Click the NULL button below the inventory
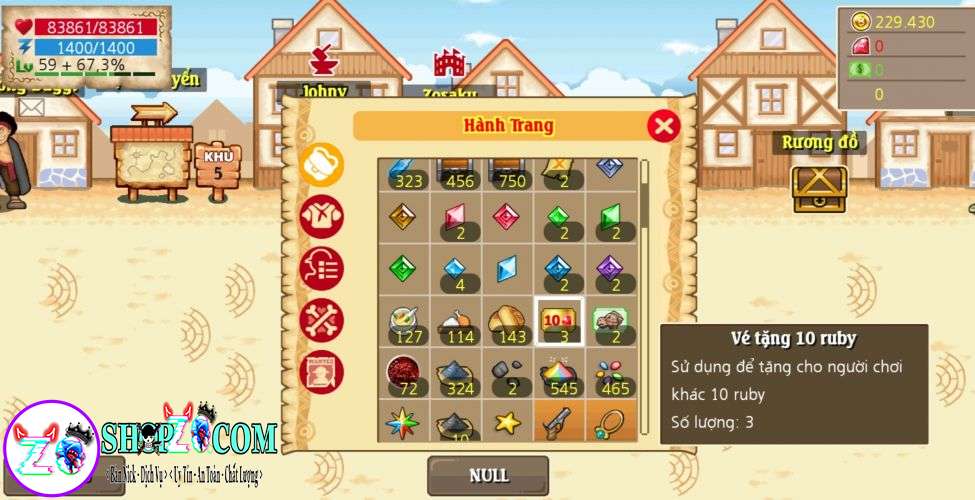The height and width of the screenshot is (500, 975). point(488,475)
